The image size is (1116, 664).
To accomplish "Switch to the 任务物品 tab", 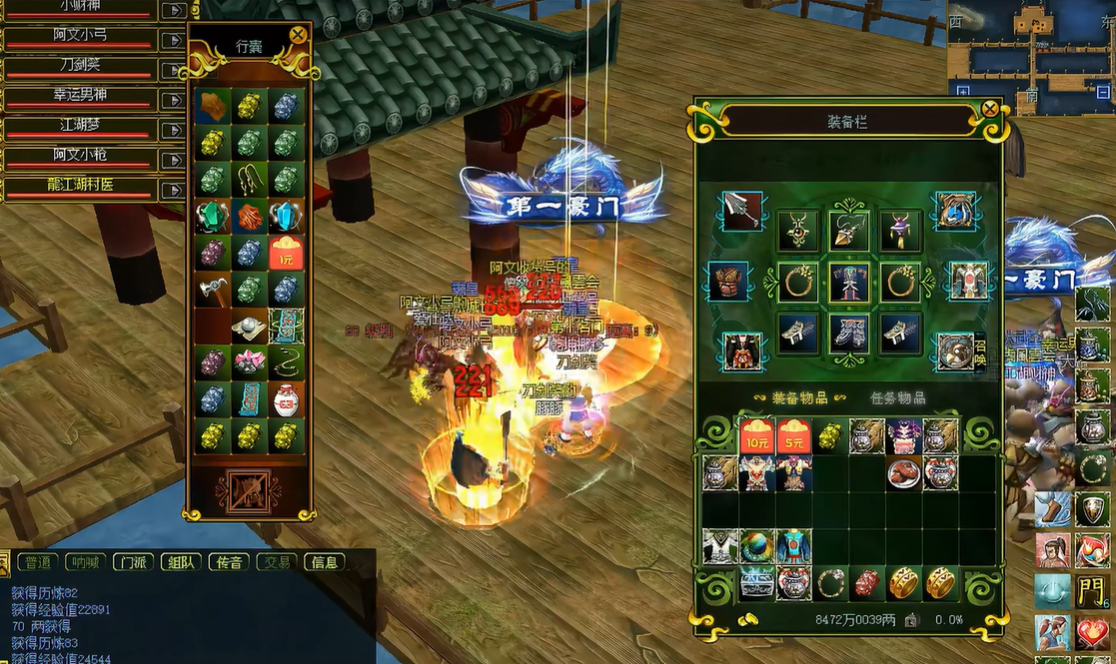I will pos(897,398).
